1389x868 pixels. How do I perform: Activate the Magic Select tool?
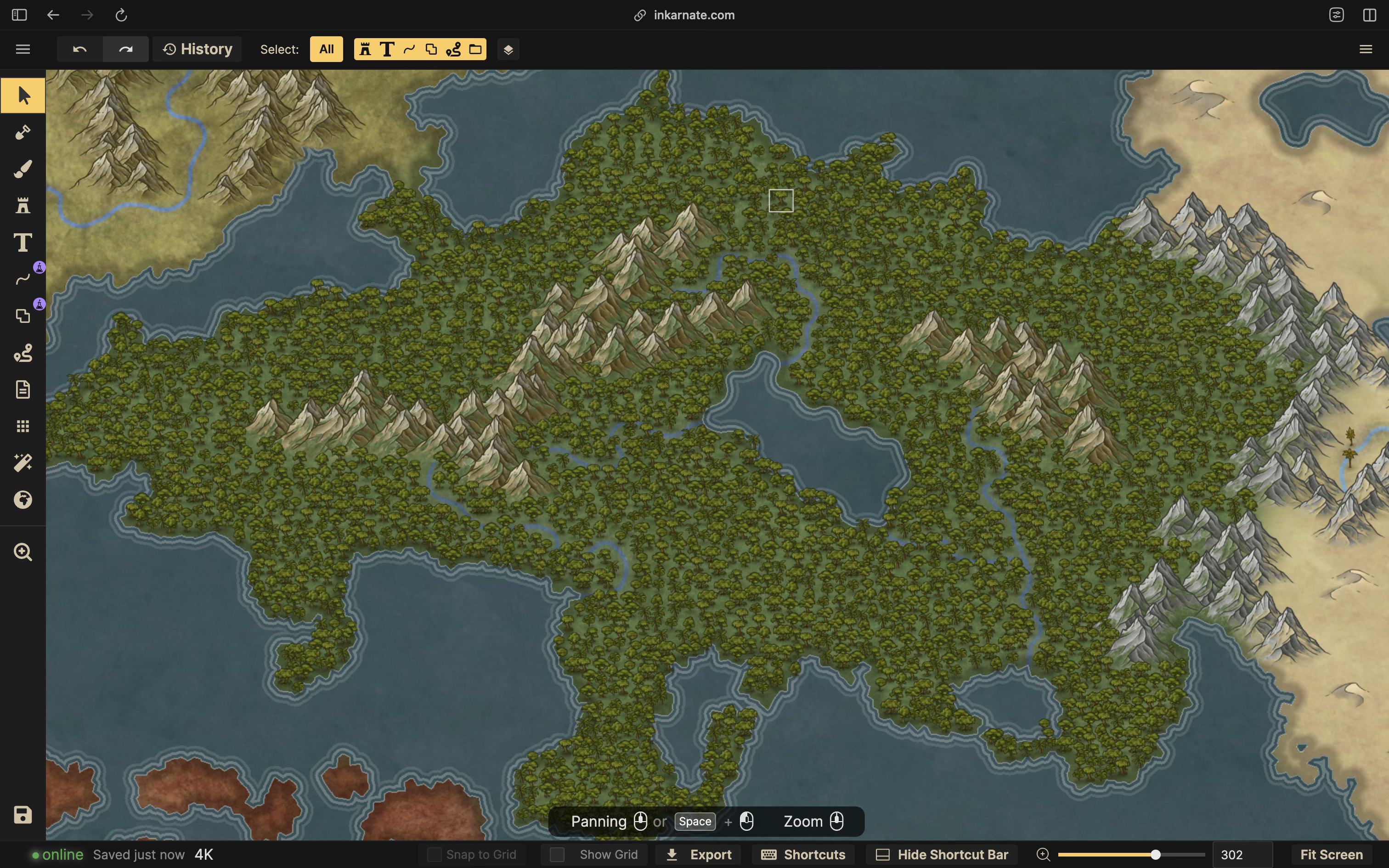pyautogui.click(x=23, y=463)
